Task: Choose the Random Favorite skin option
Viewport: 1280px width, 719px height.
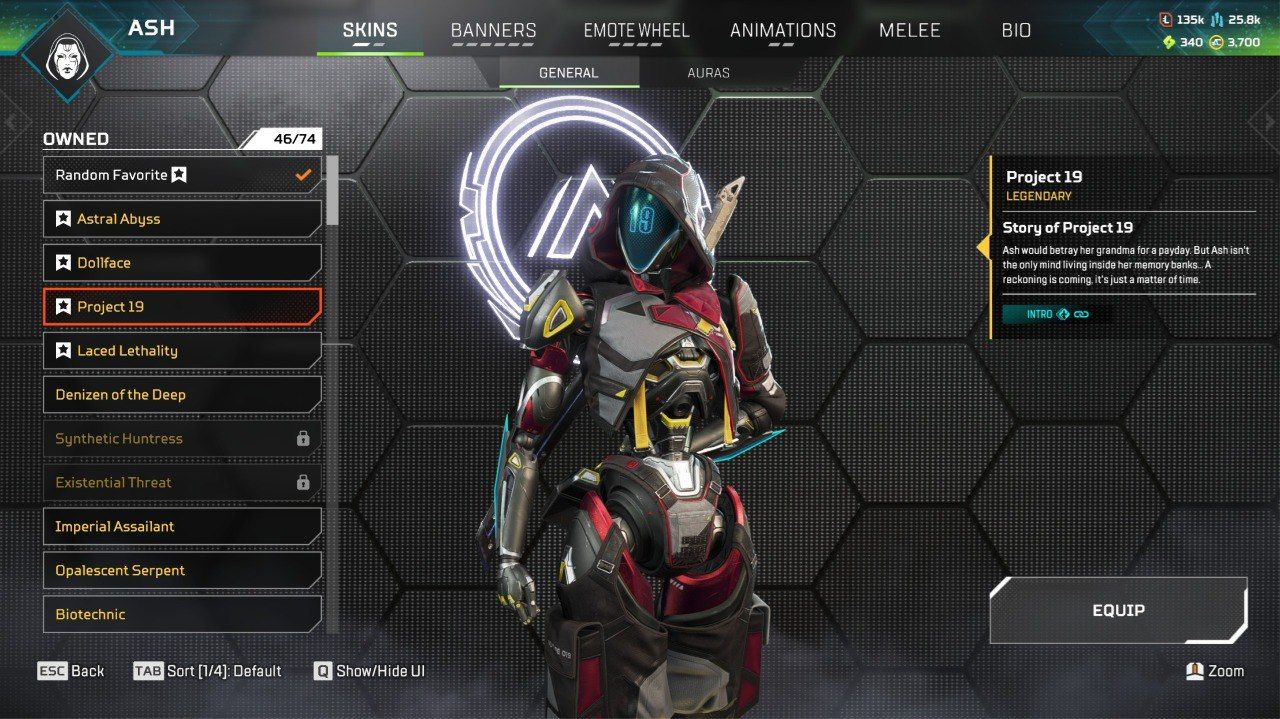Action: pos(182,175)
